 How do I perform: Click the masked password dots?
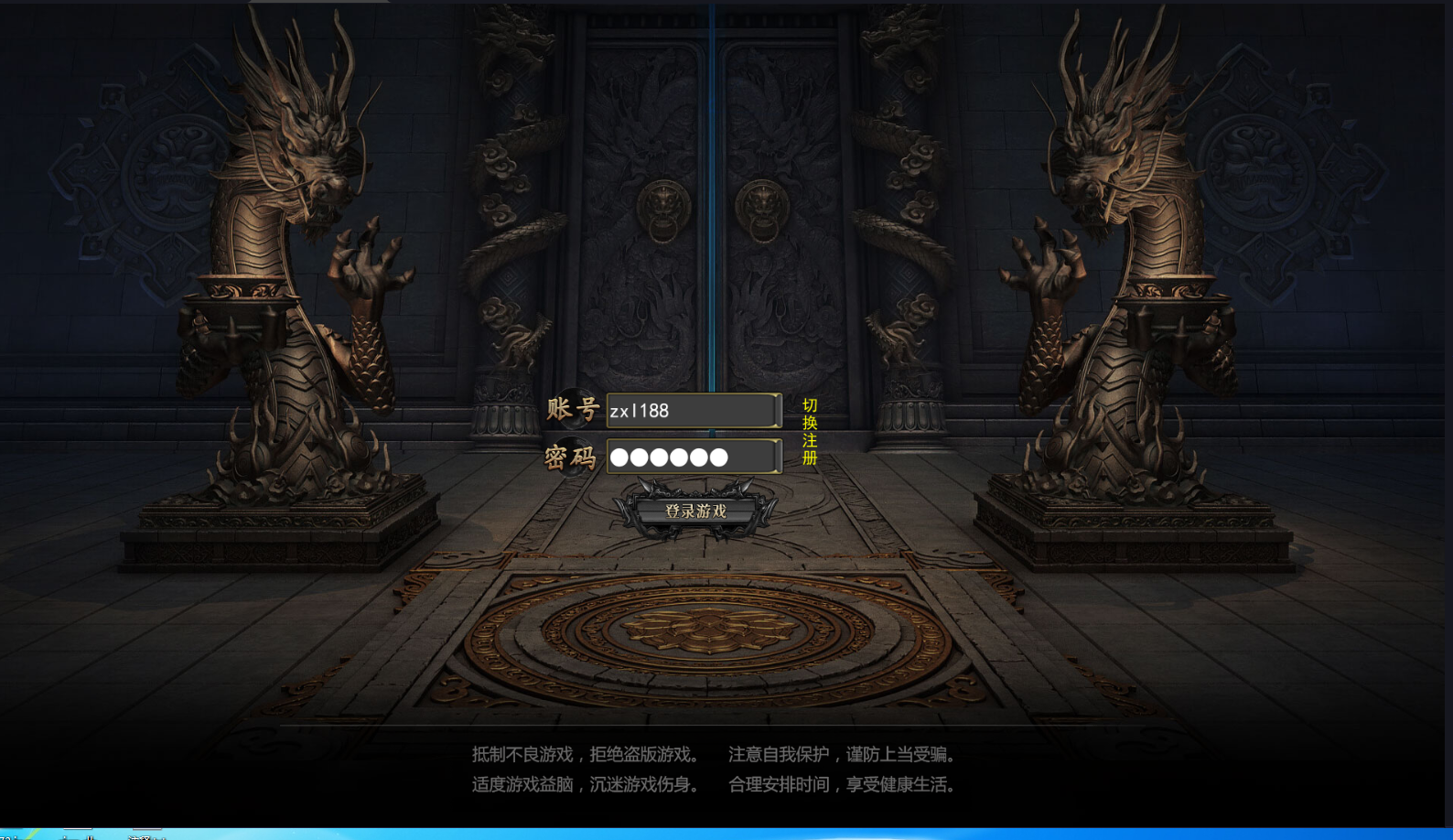click(669, 457)
